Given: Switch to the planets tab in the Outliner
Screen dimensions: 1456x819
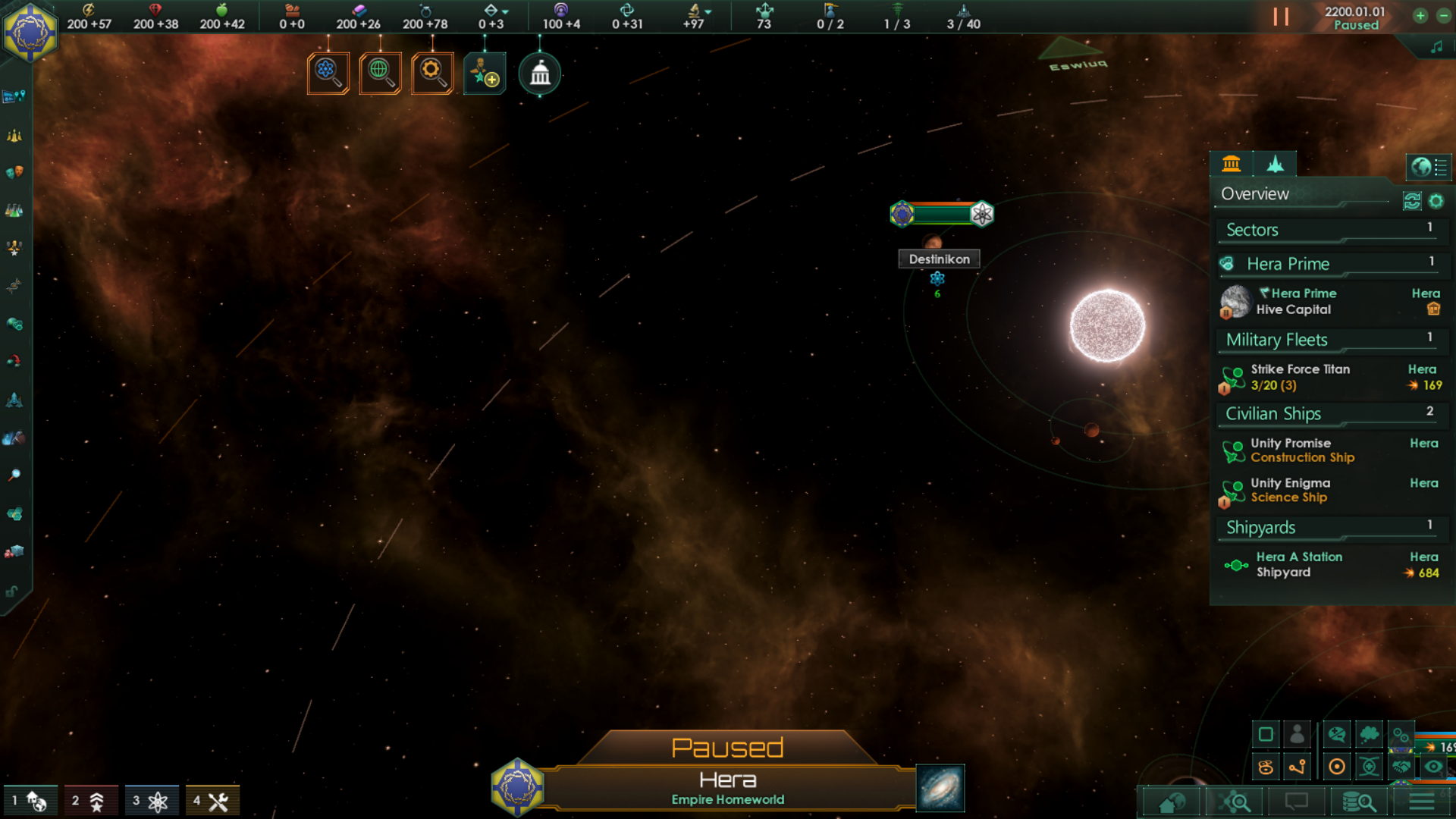Looking at the screenshot, I should 1231,163.
